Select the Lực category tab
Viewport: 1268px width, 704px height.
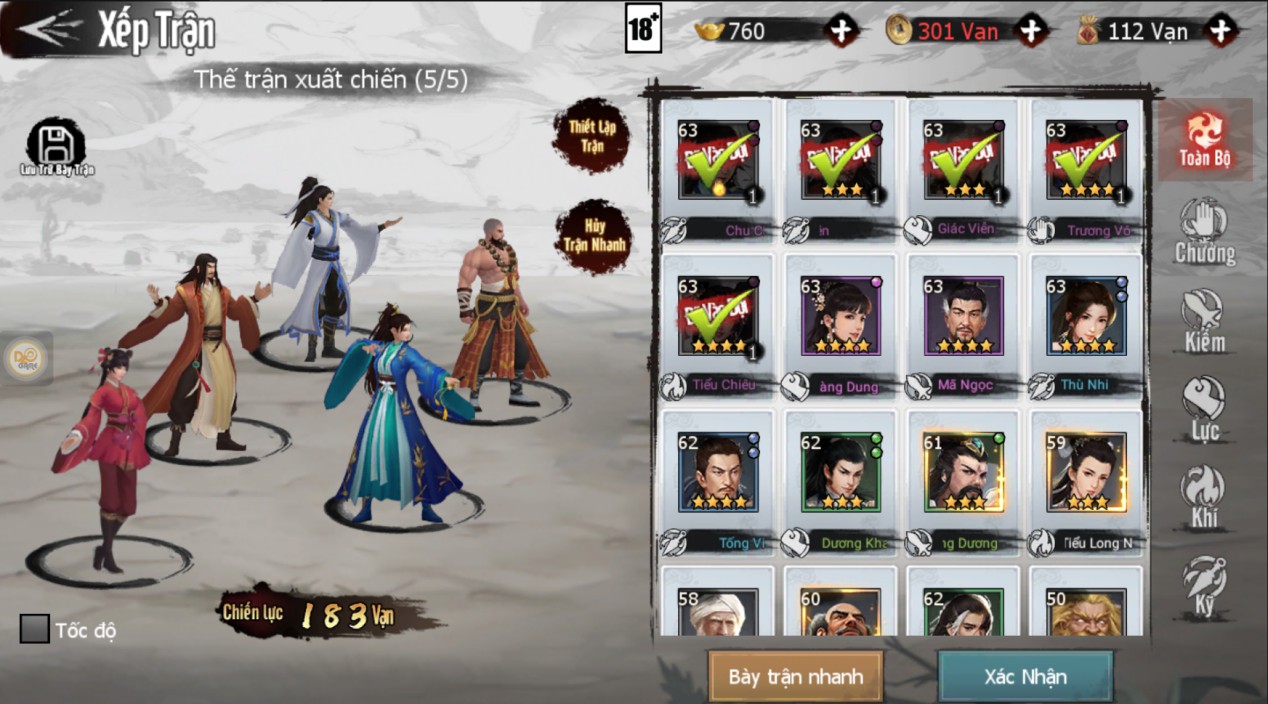click(x=1204, y=410)
